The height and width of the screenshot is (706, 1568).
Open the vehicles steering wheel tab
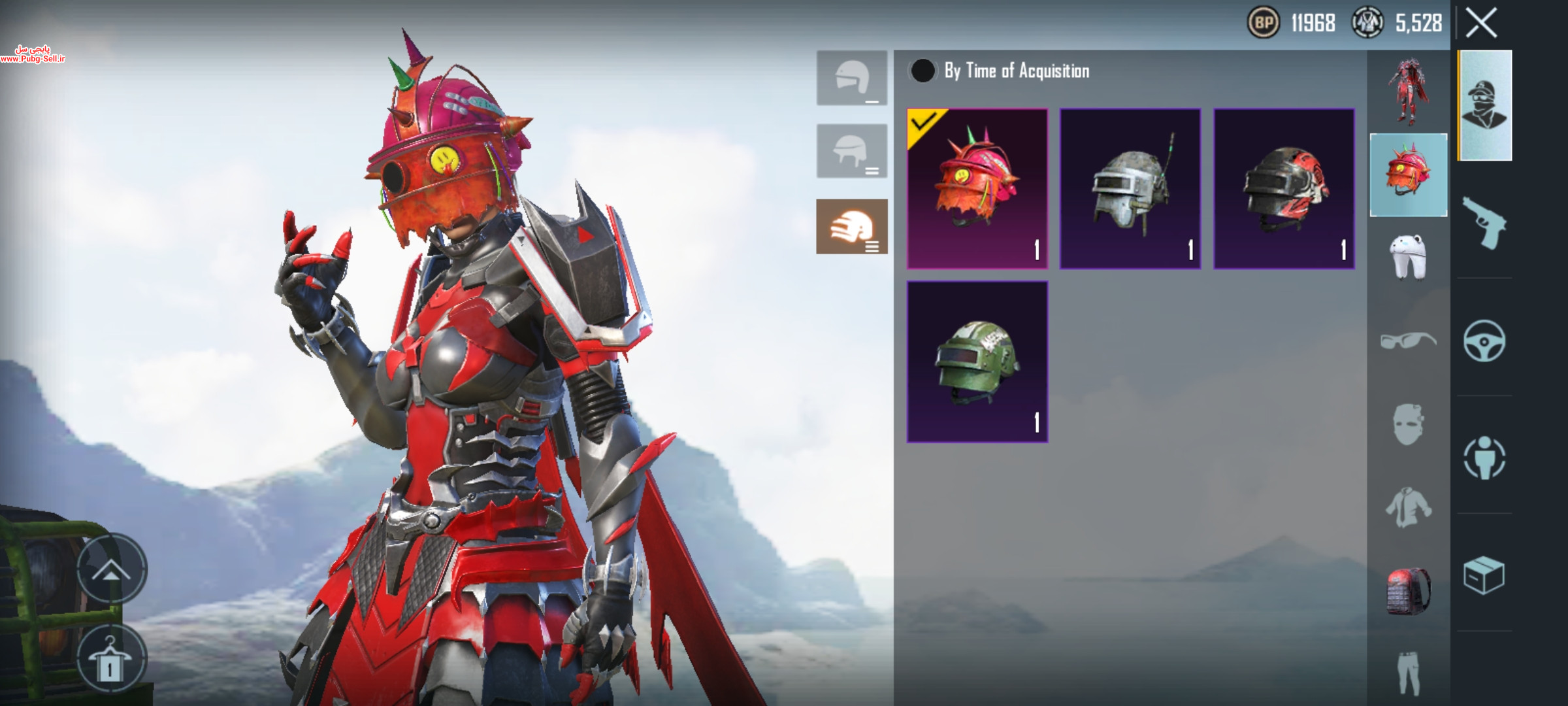1484,341
